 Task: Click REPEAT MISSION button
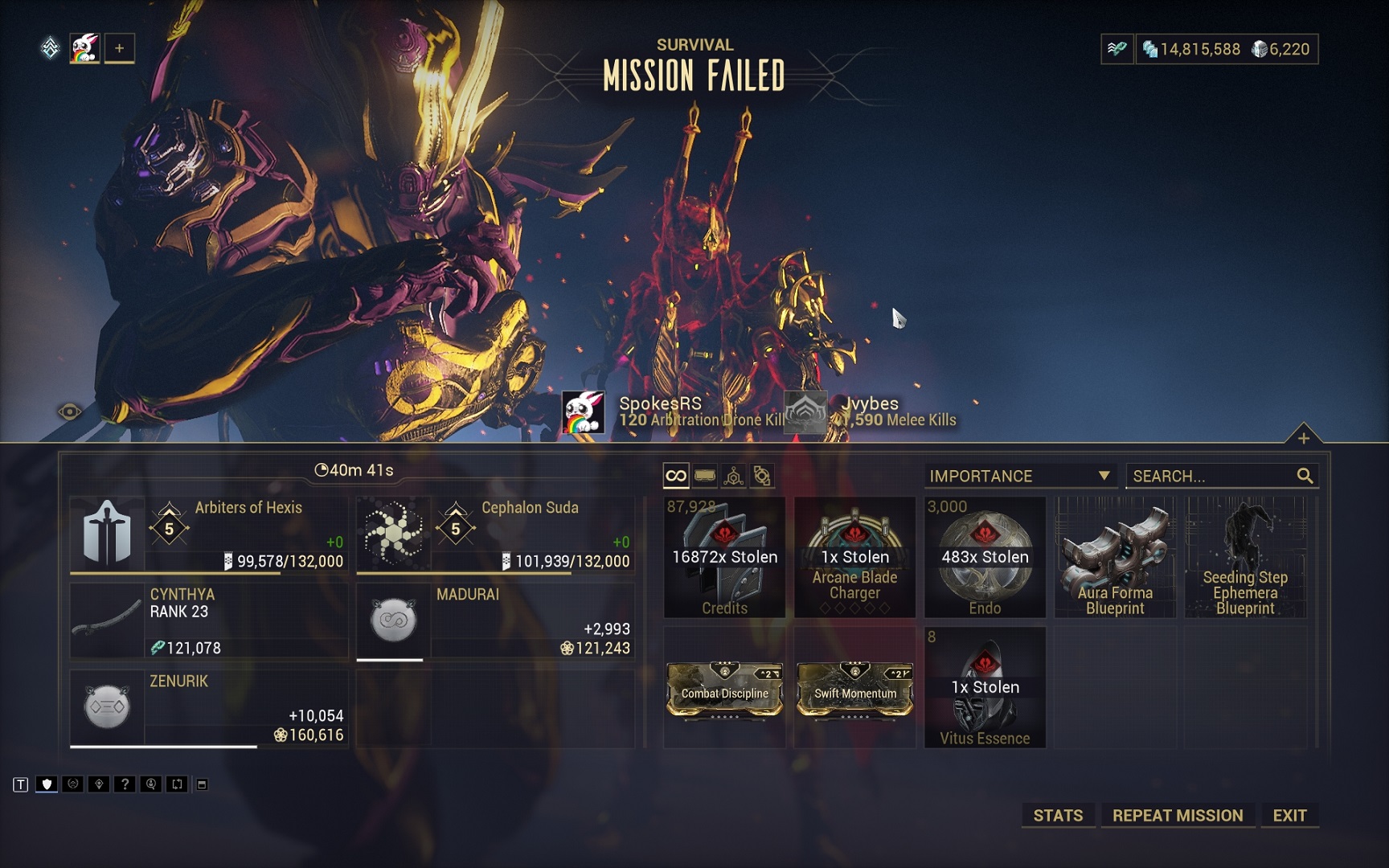(x=1177, y=815)
